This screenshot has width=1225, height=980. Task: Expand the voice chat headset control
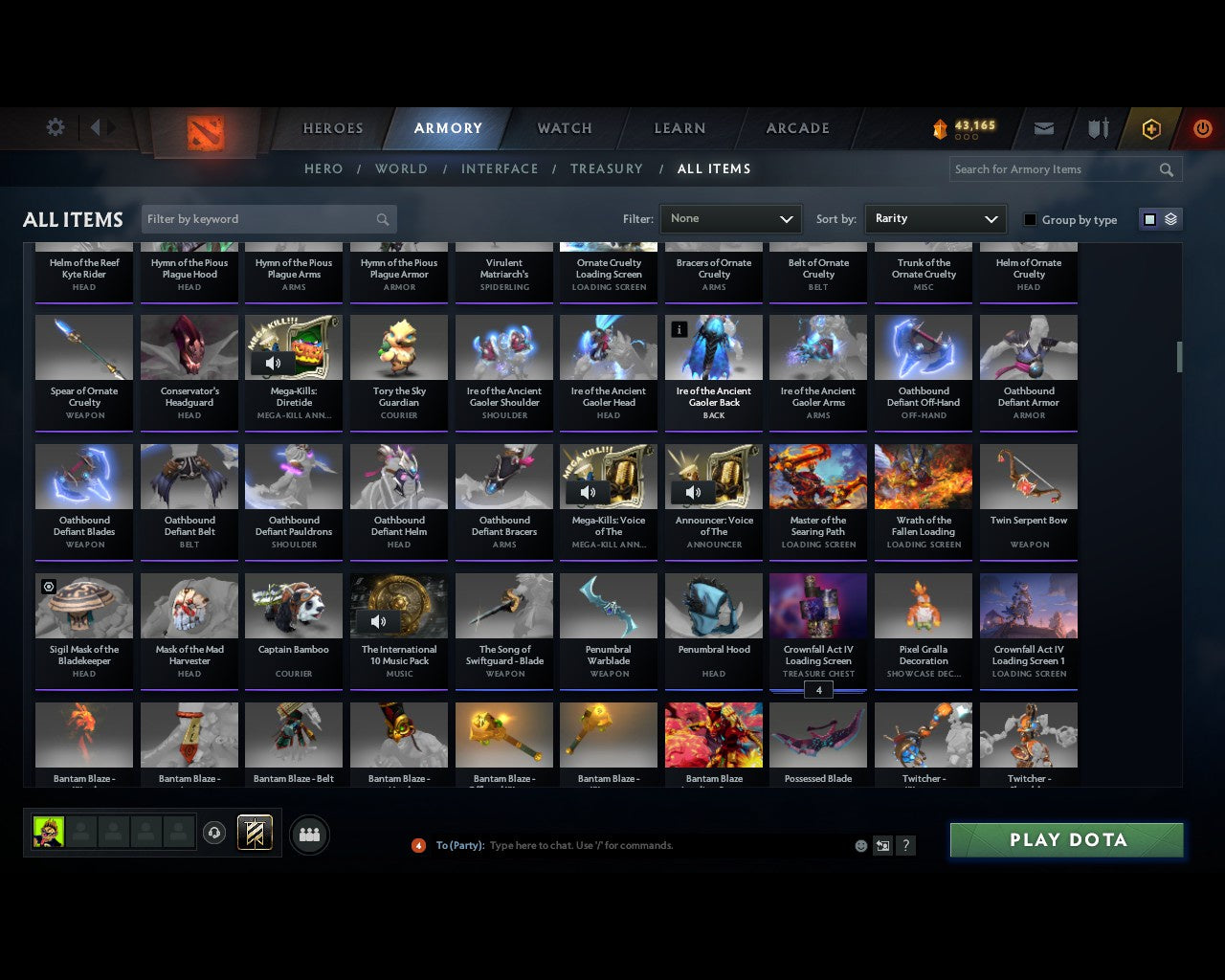tap(215, 833)
